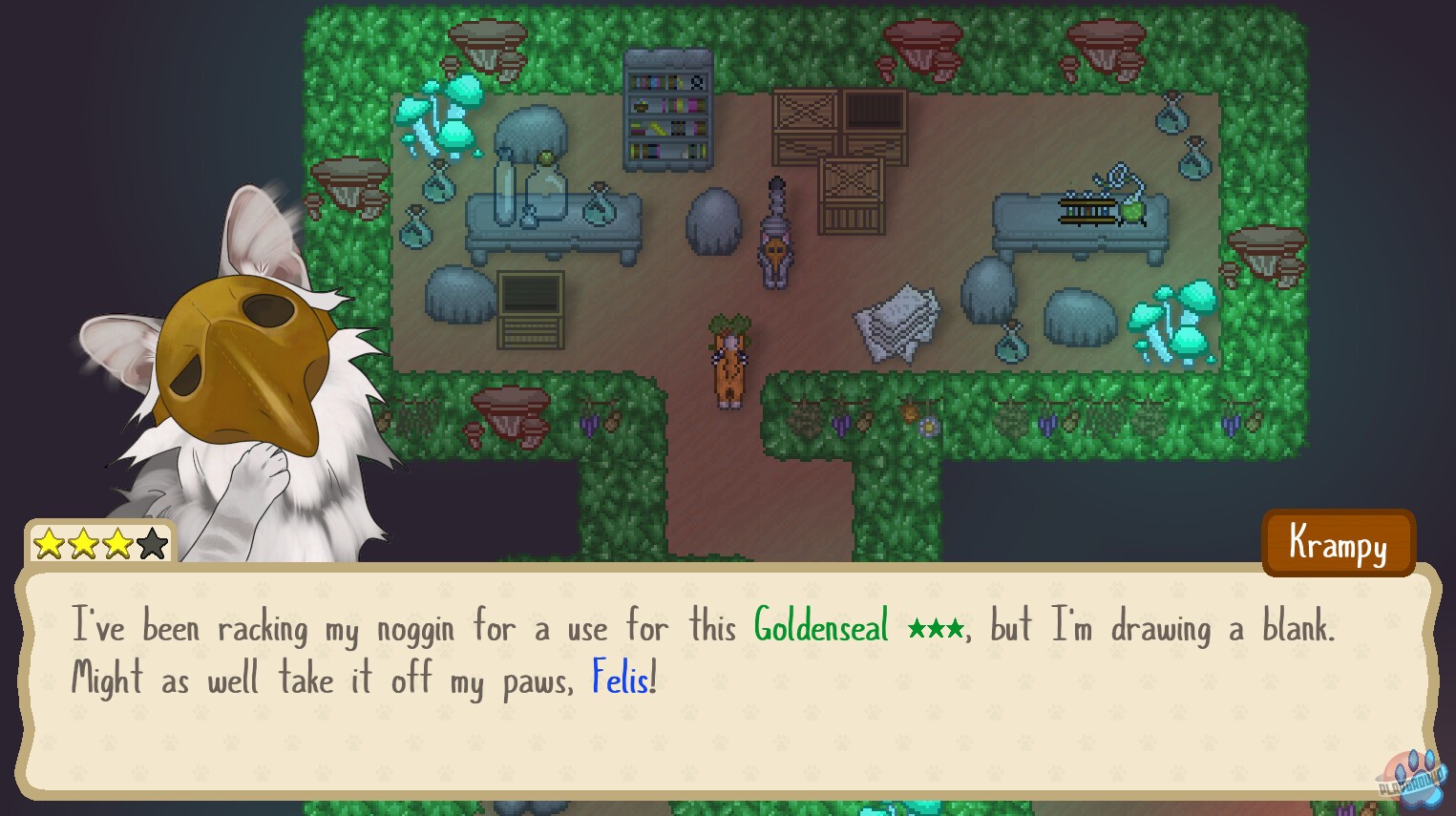The image size is (1456, 816).
Task: Expand the Krampy nameplate banner
Action: click(x=1338, y=543)
